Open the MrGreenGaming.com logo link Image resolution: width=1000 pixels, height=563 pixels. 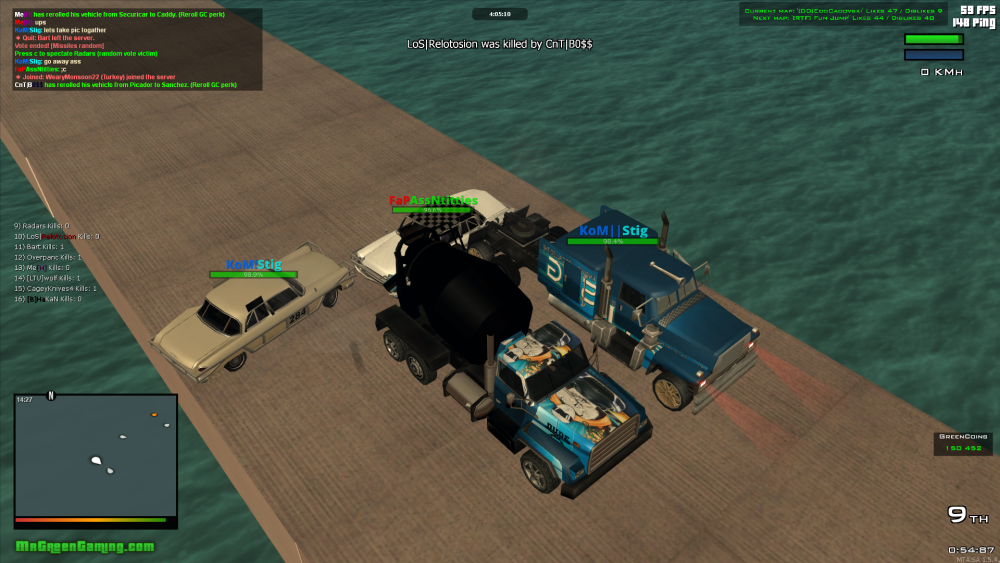85,546
